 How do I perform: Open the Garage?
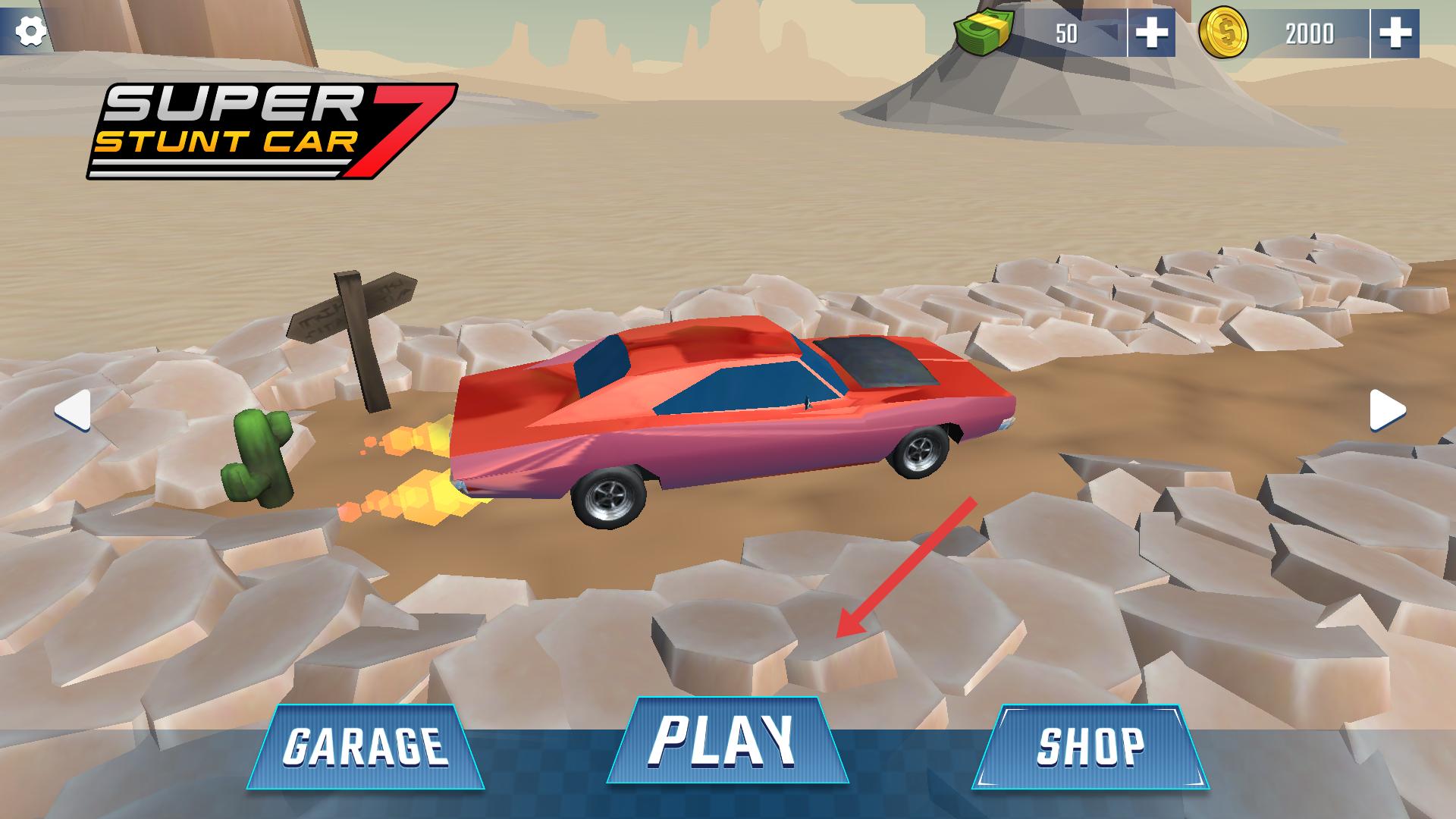366,746
